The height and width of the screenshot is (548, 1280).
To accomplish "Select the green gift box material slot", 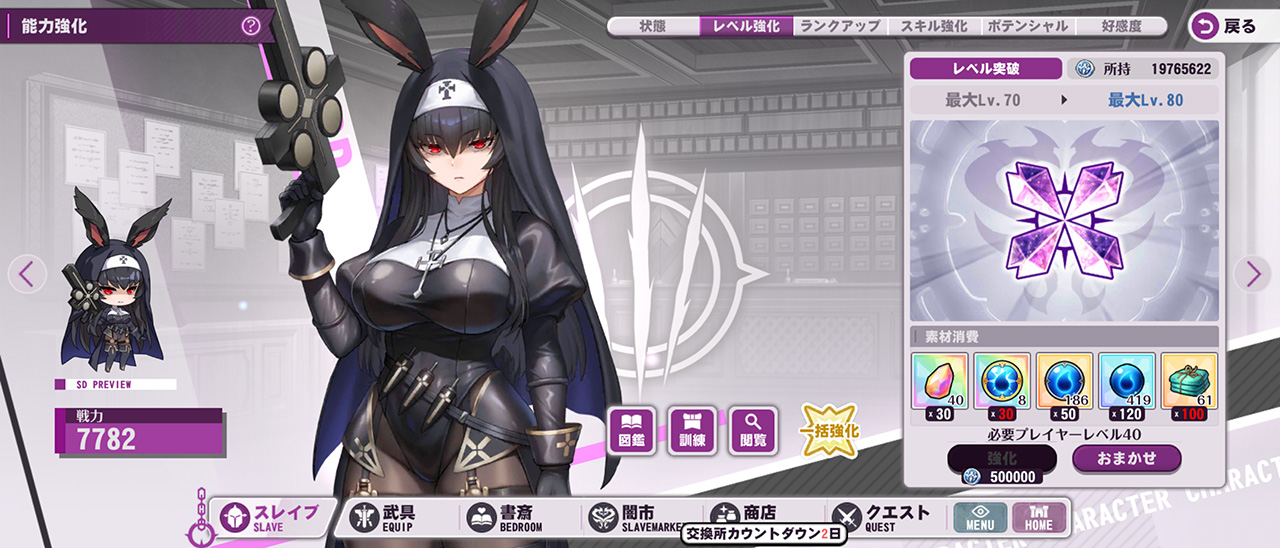I will coord(1188,381).
